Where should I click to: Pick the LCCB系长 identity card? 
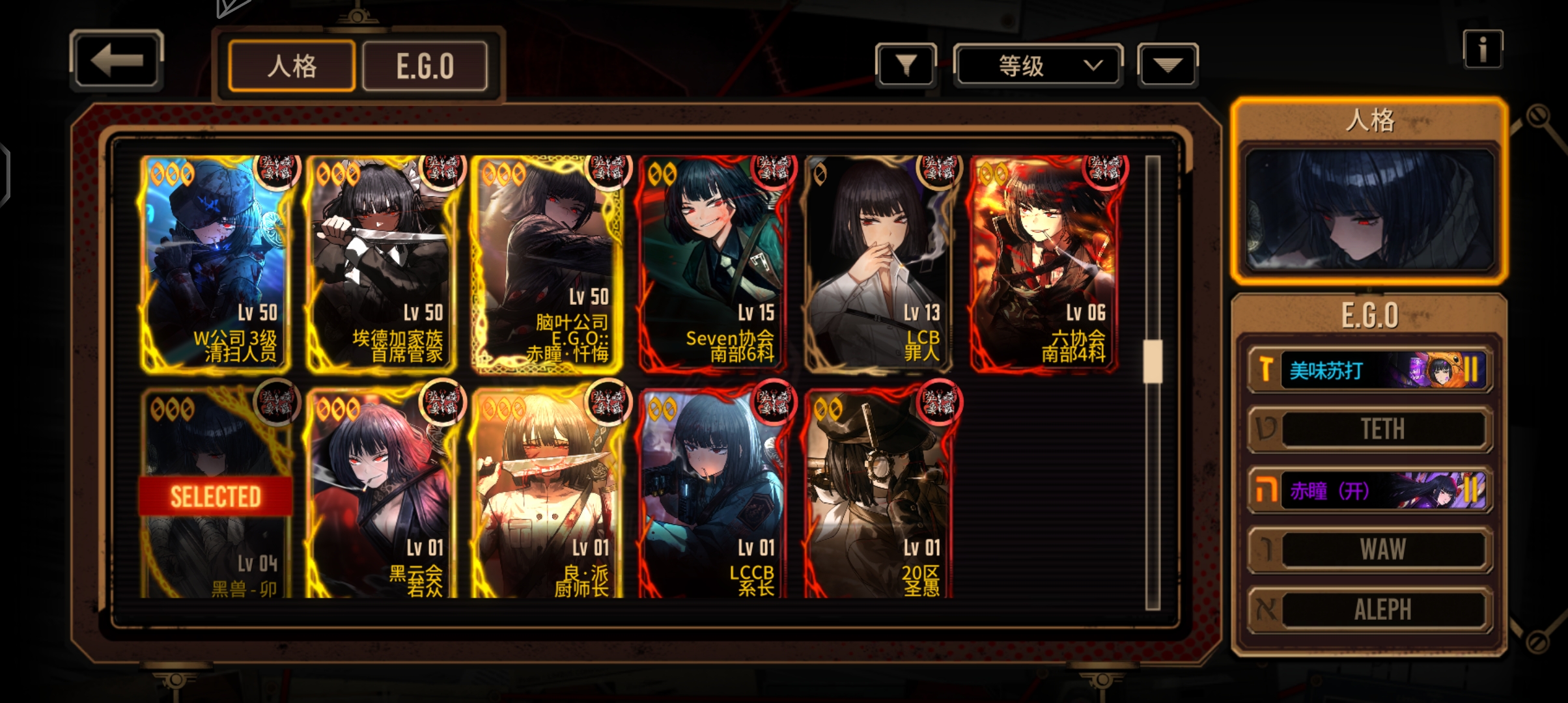point(713,495)
